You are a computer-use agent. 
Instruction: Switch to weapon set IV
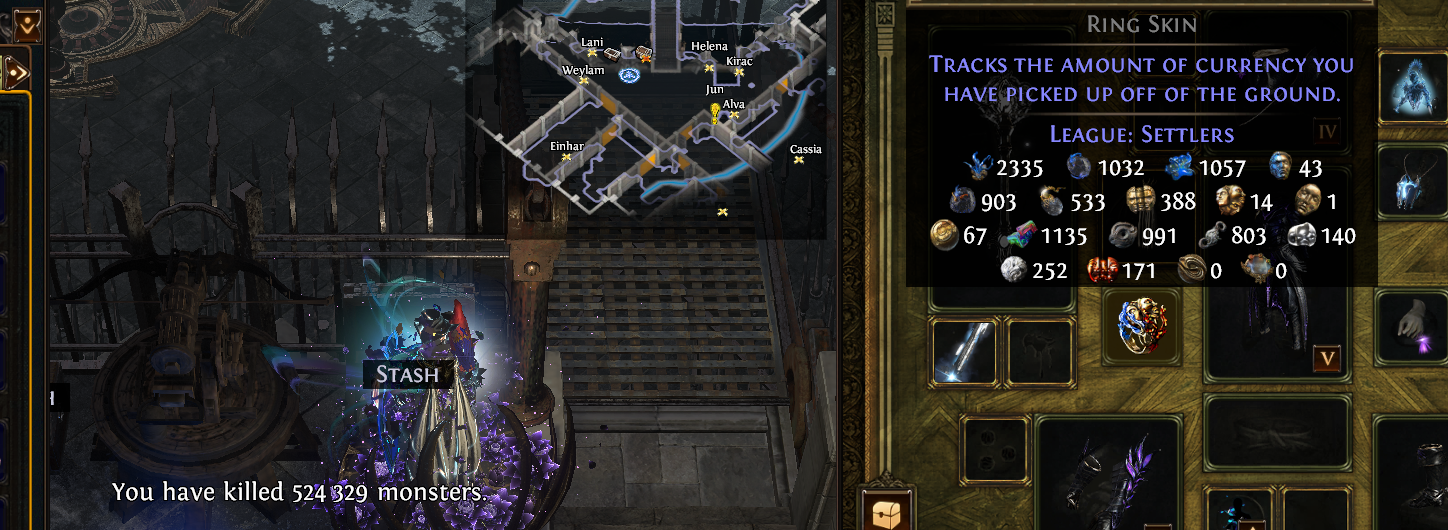coord(1328,131)
